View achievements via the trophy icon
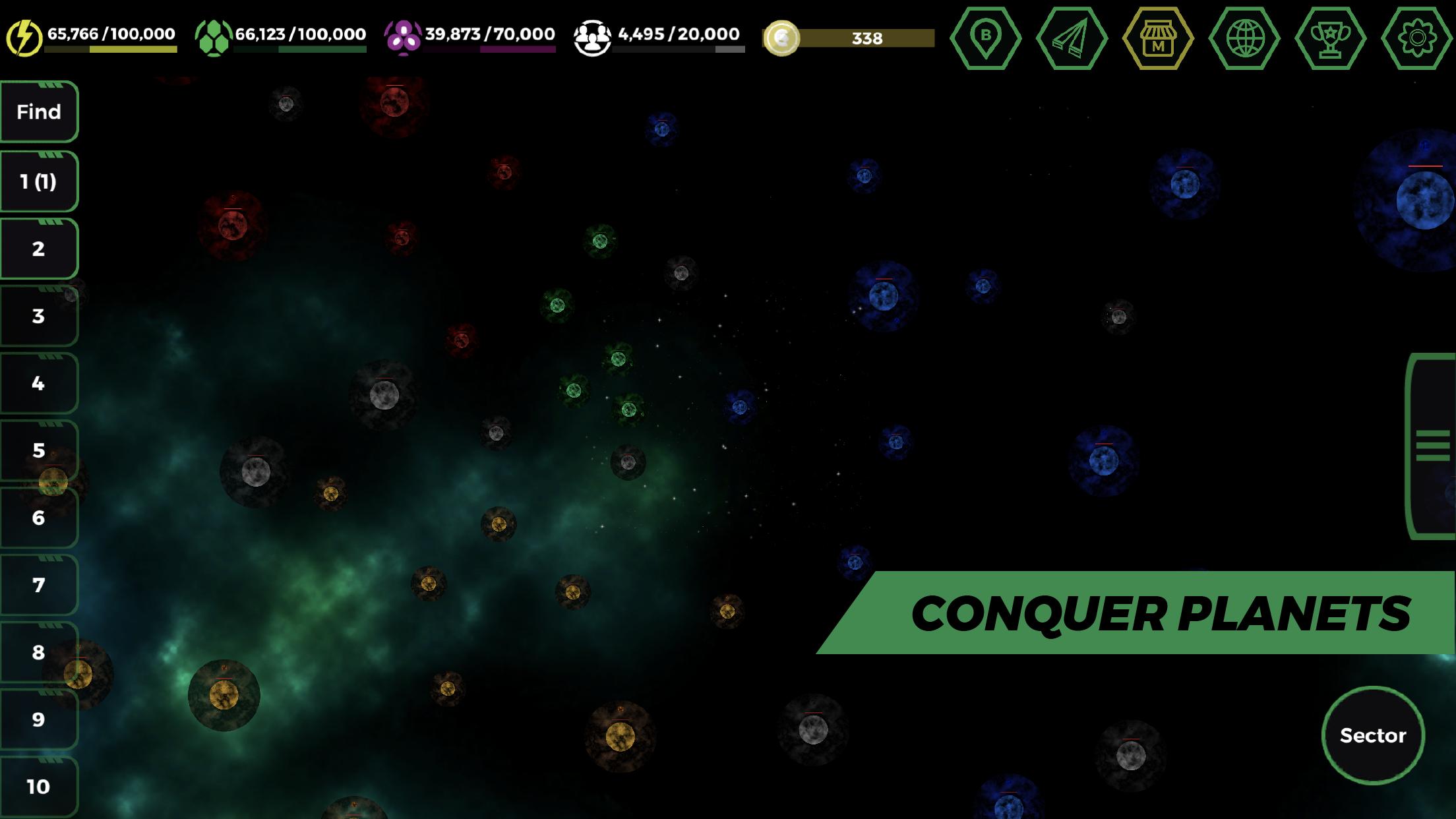The image size is (1456, 819). pos(1330,38)
